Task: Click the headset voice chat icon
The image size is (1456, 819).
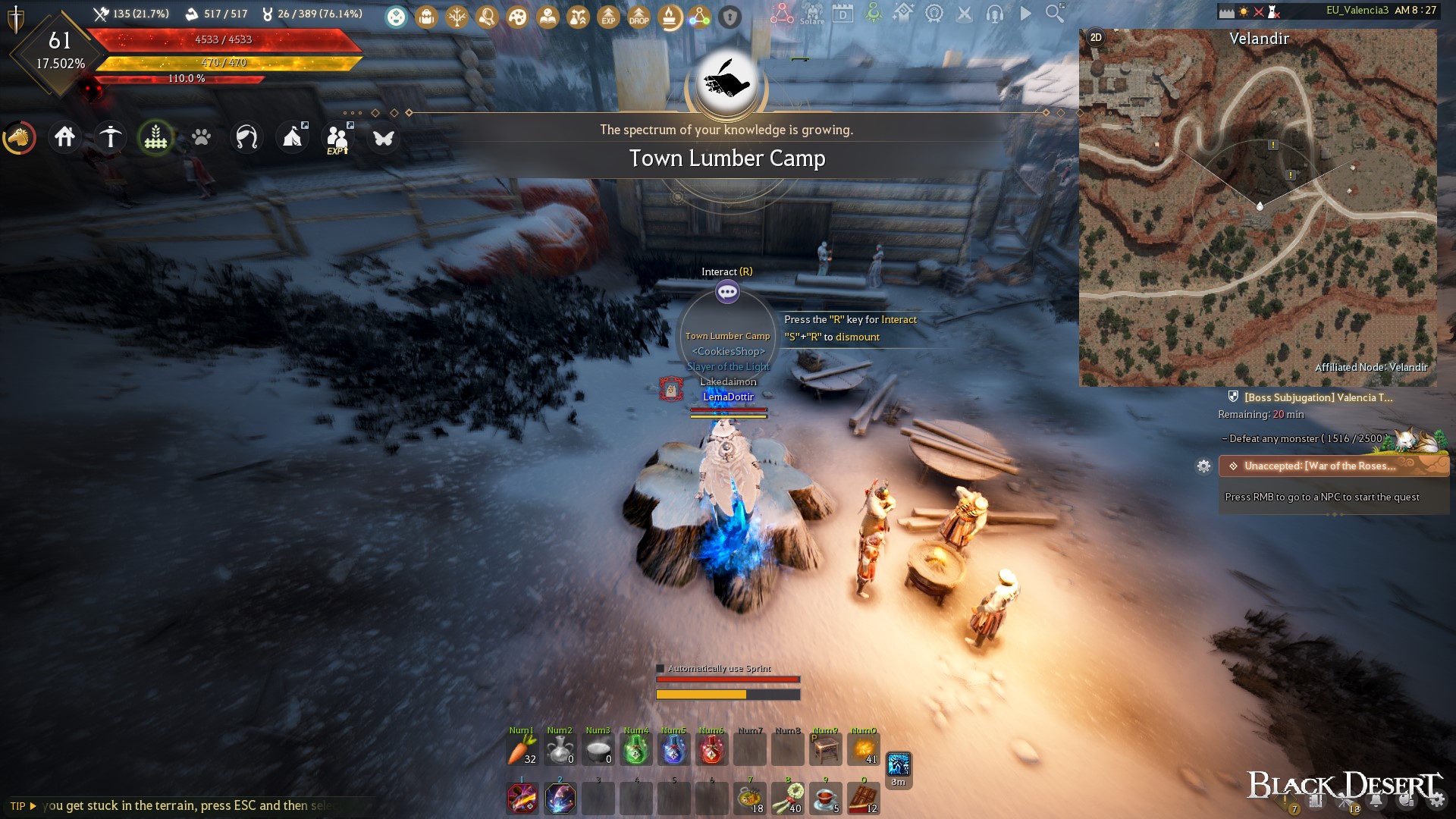Action: click(x=995, y=14)
